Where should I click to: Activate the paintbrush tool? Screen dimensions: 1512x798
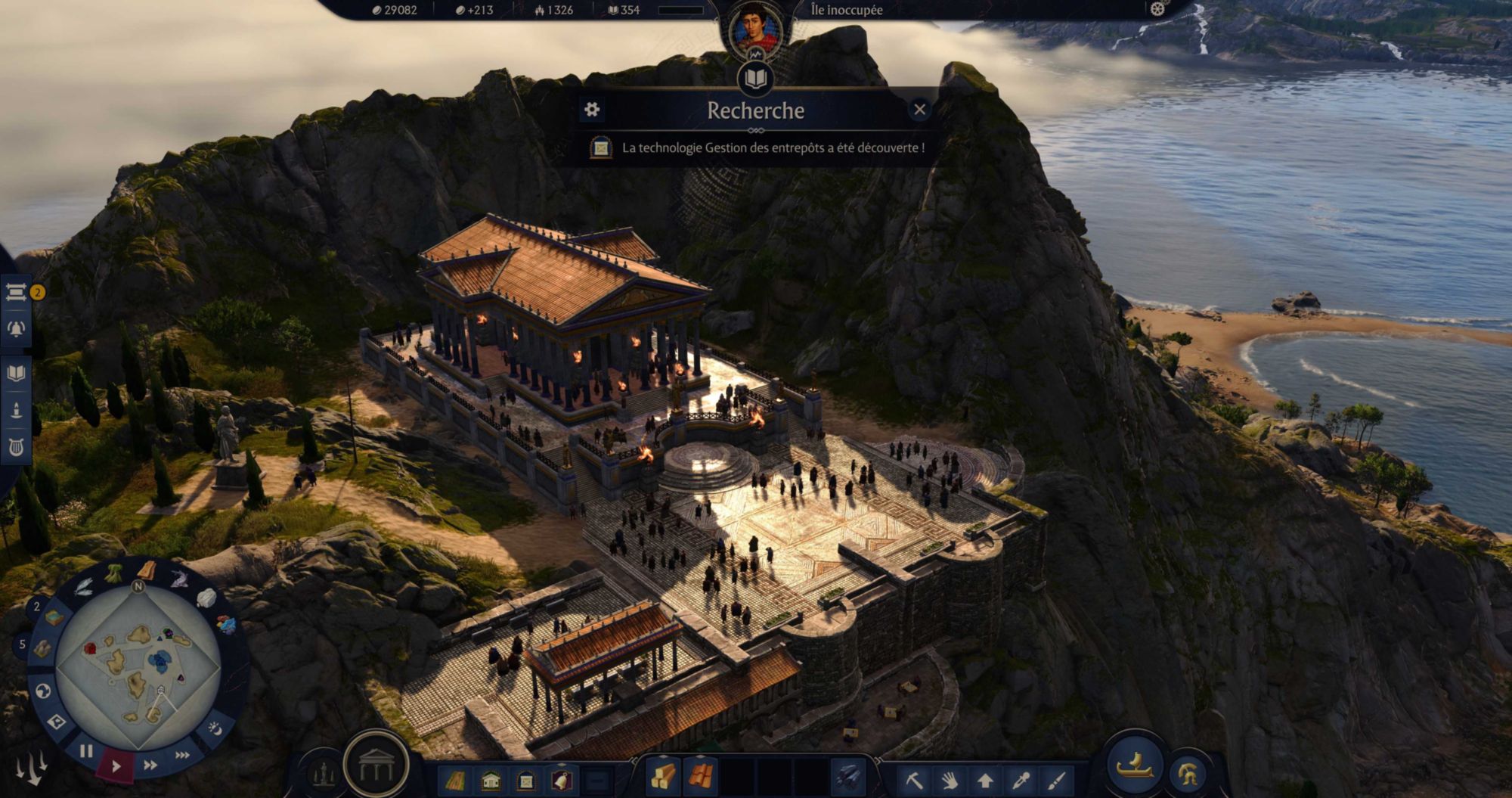click(x=1056, y=779)
